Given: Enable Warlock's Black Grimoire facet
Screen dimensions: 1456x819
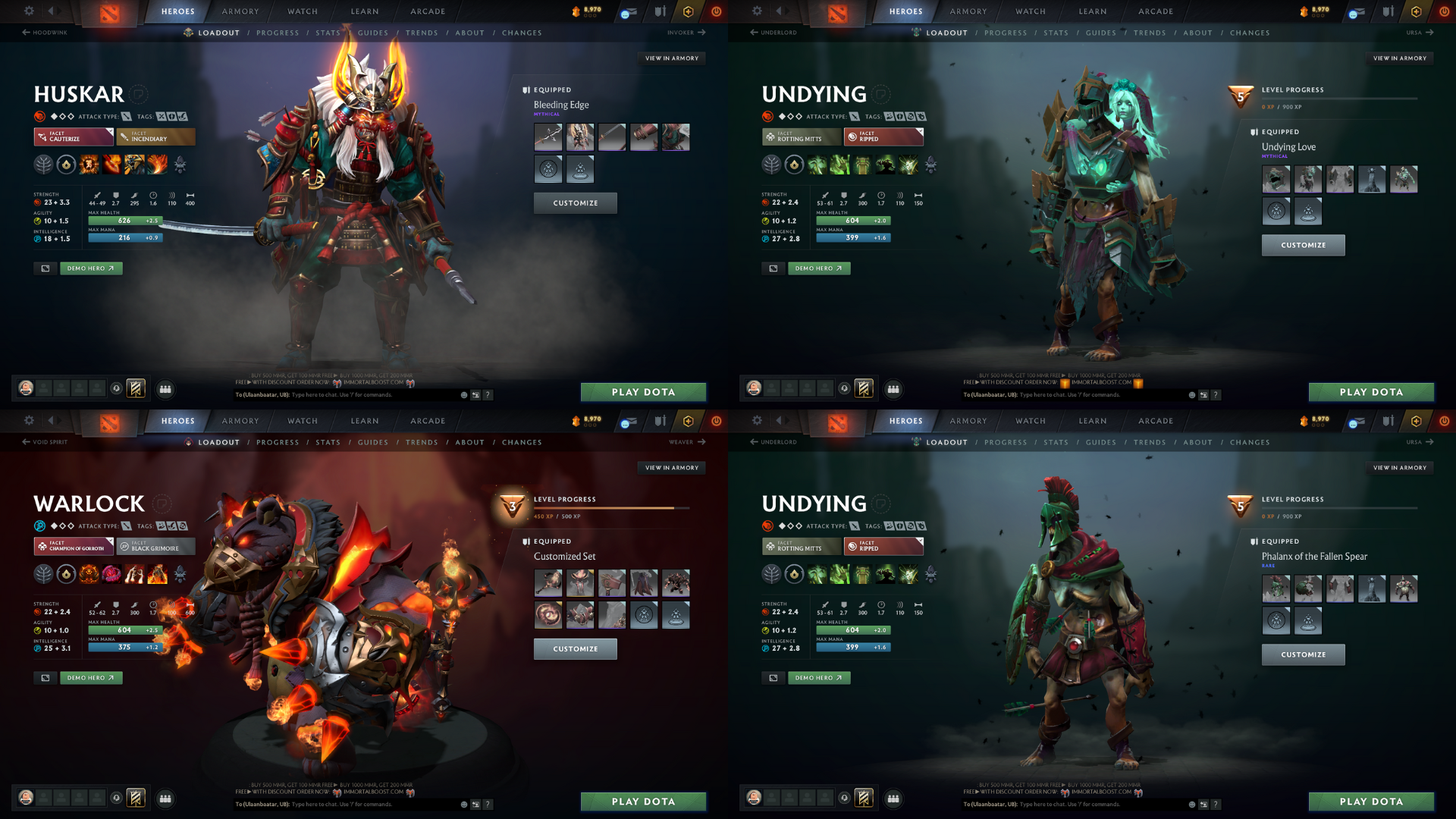Looking at the screenshot, I should point(155,546).
